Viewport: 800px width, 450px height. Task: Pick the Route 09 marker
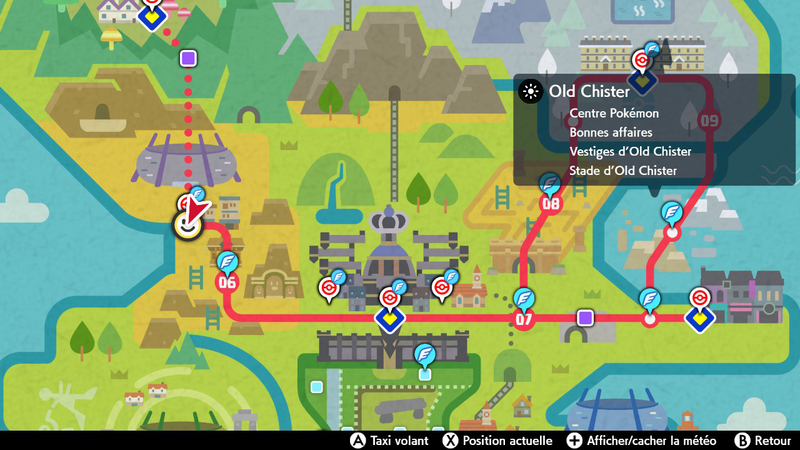click(x=710, y=120)
